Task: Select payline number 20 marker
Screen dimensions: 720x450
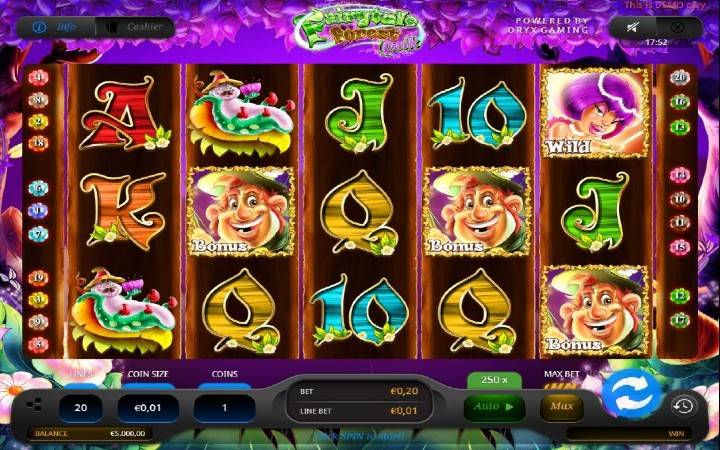Action: pyautogui.click(x=680, y=77)
